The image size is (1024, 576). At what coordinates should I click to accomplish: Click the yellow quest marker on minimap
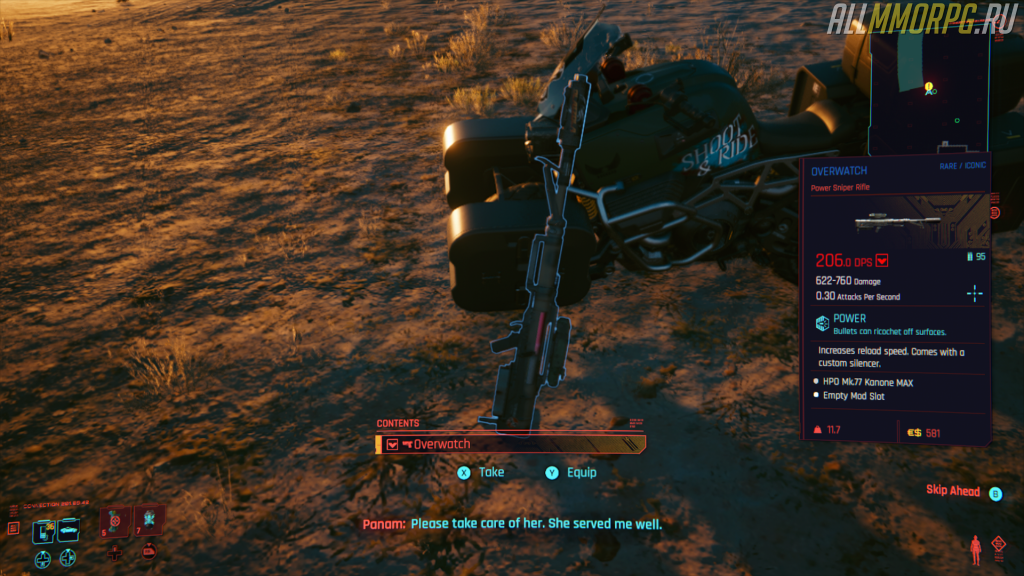pos(929,88)
